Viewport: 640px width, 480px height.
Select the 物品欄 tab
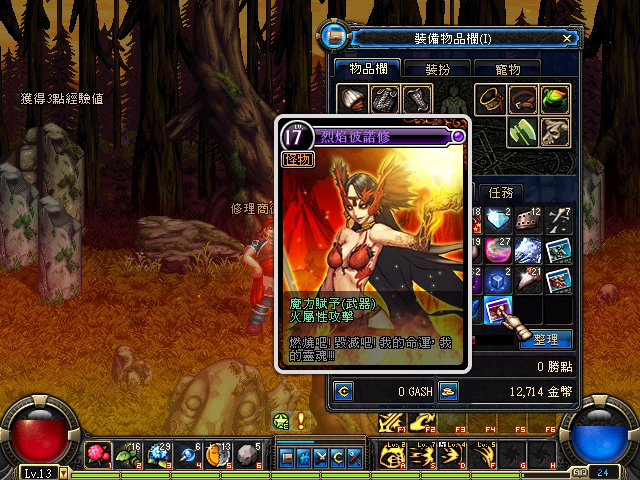(x=367, y=69)
